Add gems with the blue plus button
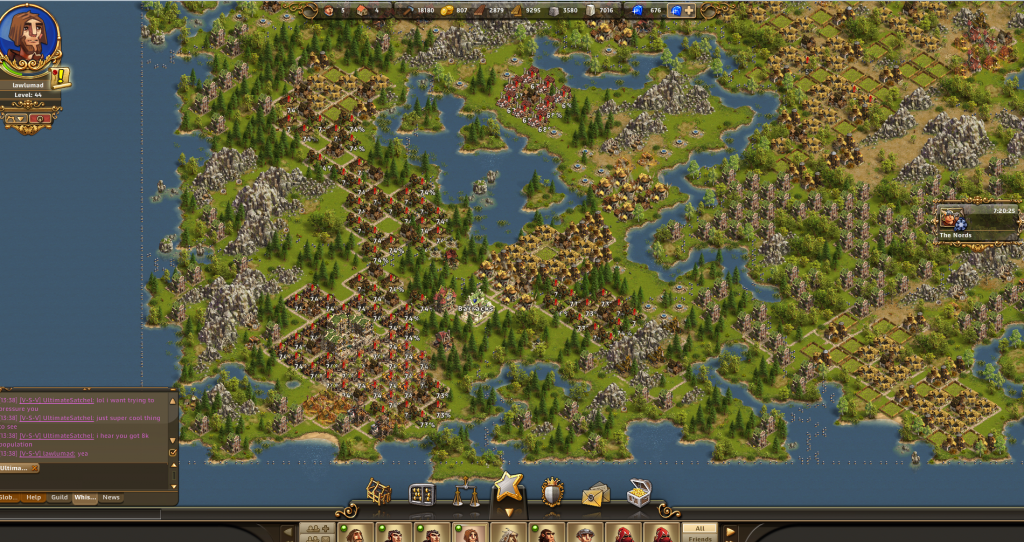The height and width of the screenshot is (542, 1024). click(688, 10)
